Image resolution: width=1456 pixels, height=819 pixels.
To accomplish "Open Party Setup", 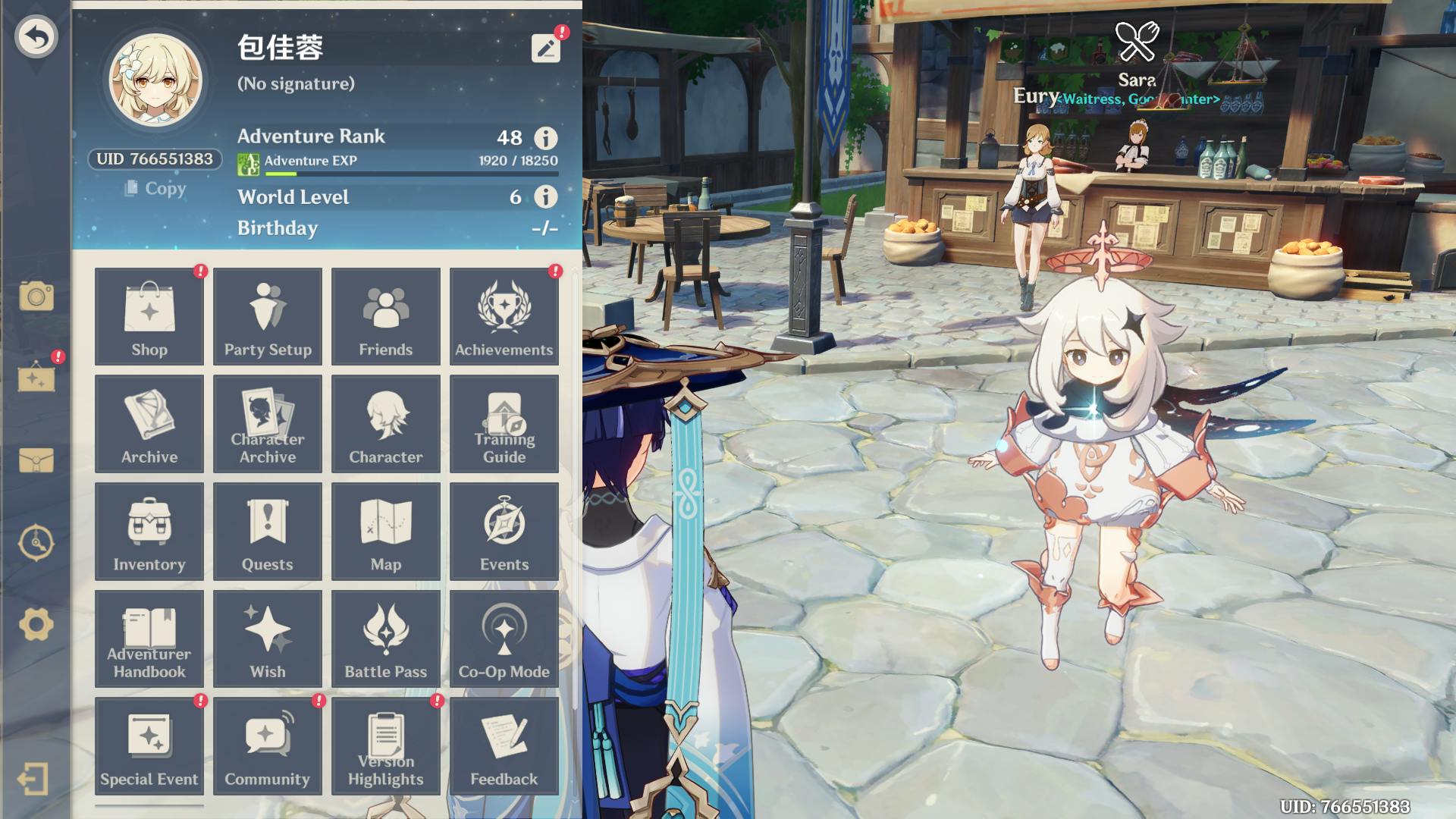I will click(x=268, y=316).
